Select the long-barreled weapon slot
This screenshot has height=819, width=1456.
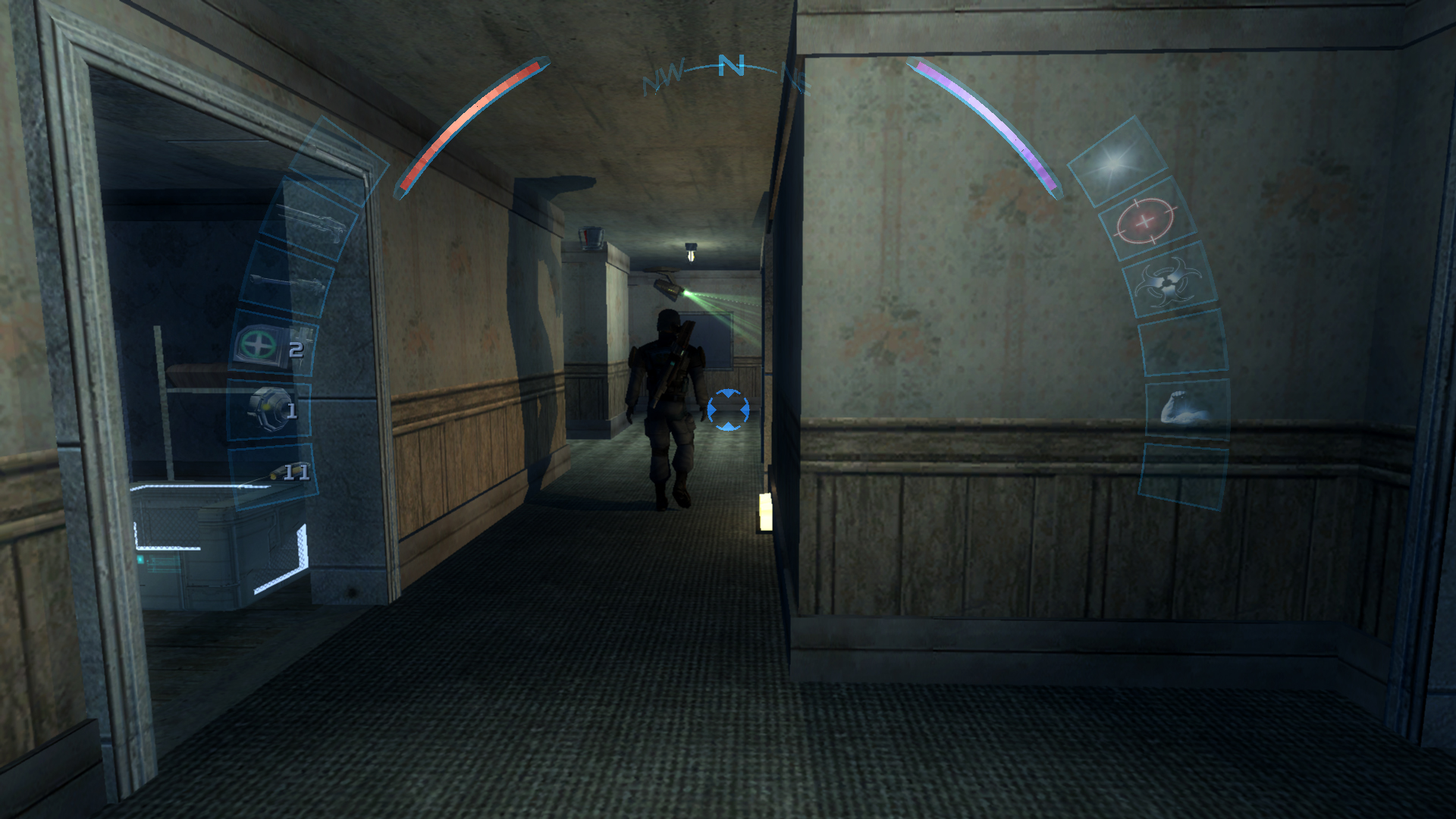pyautogui.click(x=289, y=281)
